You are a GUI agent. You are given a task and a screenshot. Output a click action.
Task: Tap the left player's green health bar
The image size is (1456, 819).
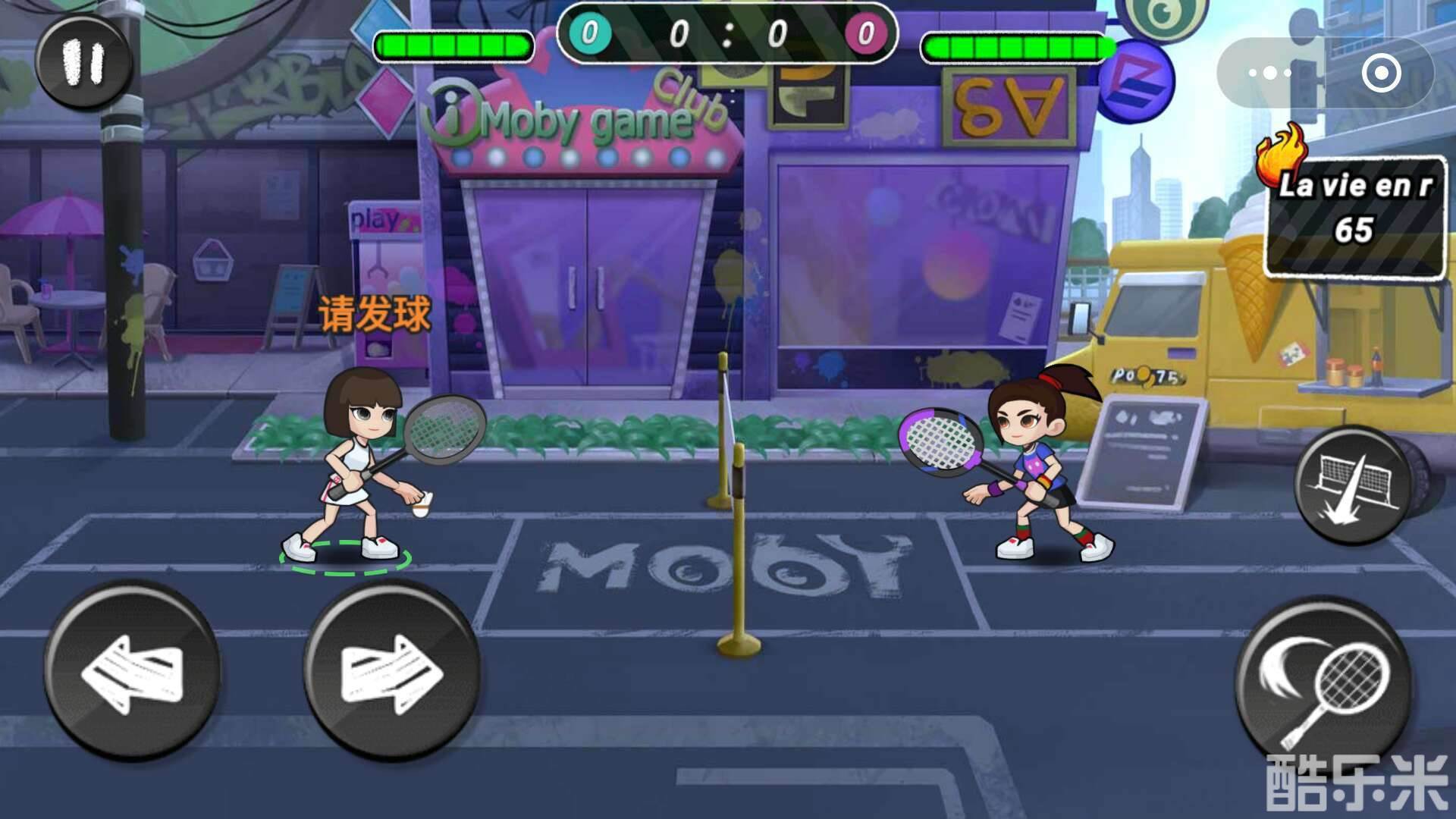pos(453,45)
